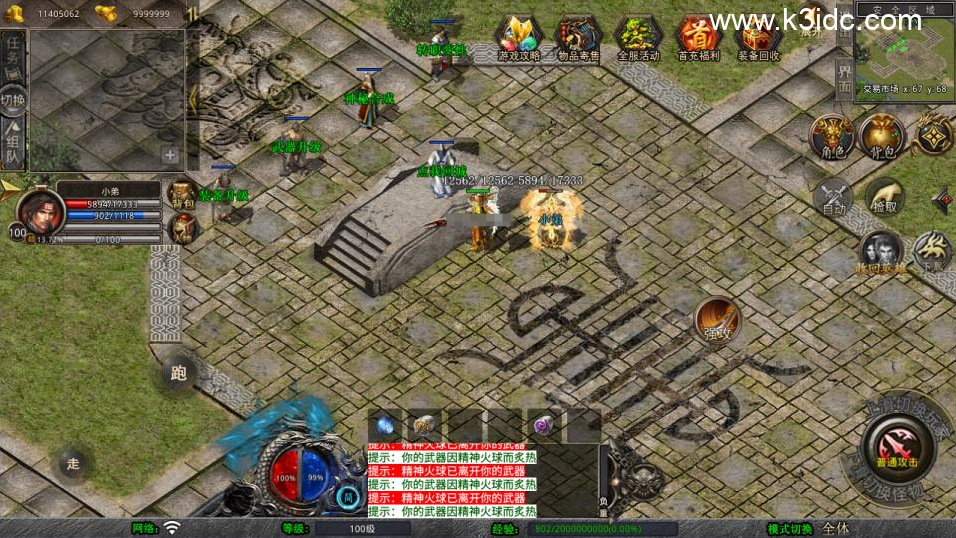Use the blue orb item in hotbar
The image size is (956, 538).
[383, 424]
